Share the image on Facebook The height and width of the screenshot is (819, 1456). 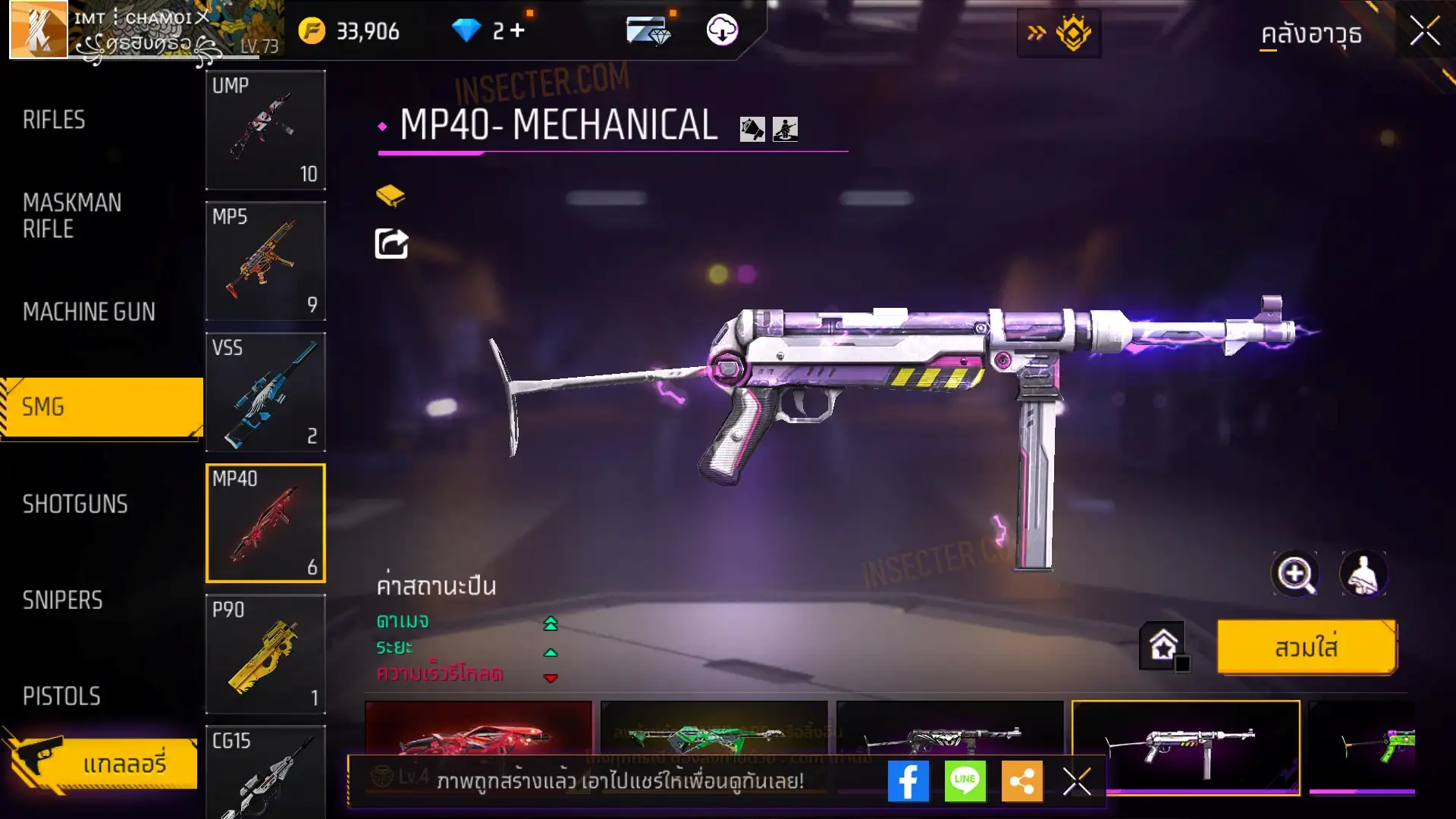(908, 781)
